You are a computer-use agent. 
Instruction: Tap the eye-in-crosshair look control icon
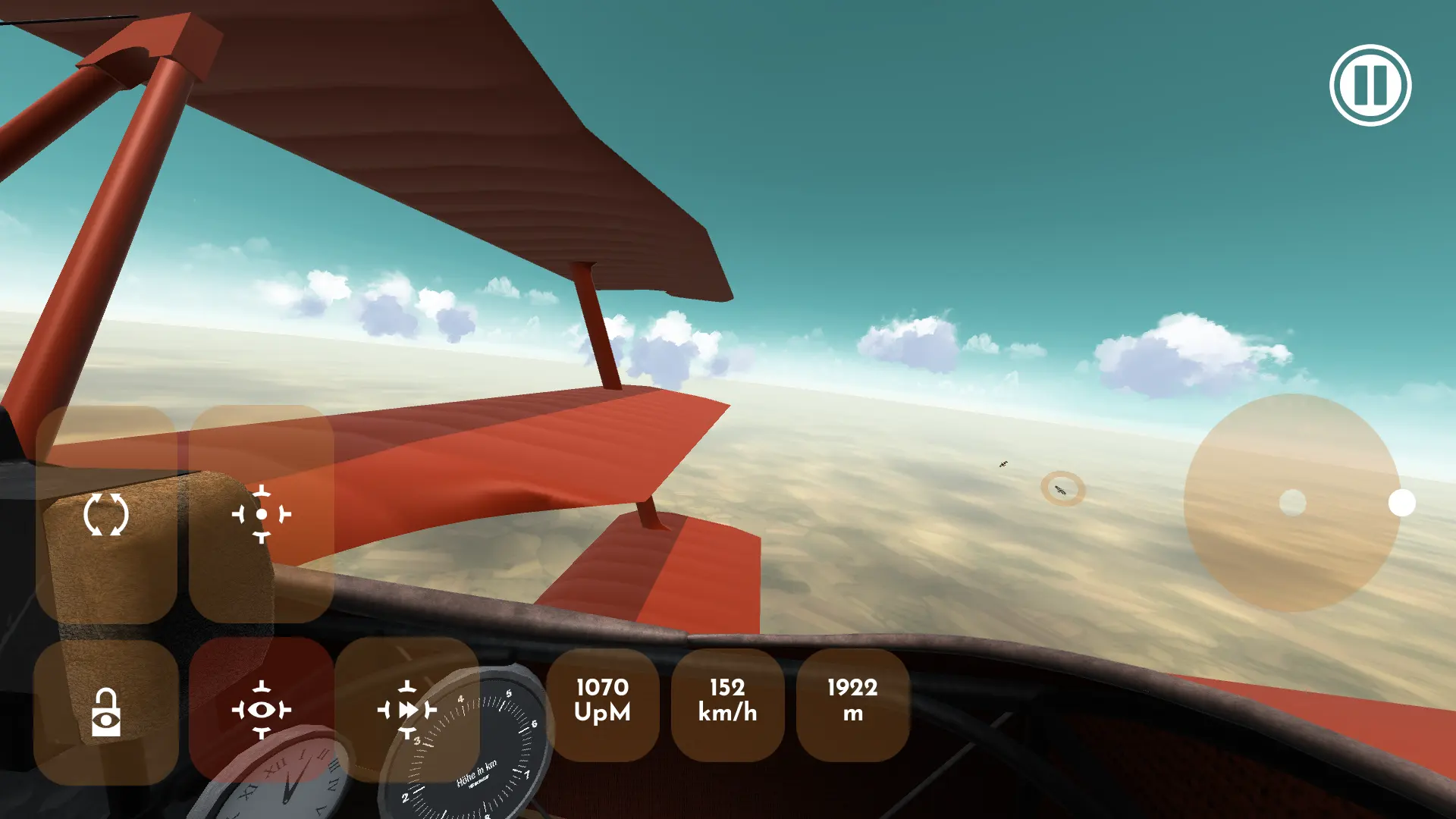click(x=262, y=711)
